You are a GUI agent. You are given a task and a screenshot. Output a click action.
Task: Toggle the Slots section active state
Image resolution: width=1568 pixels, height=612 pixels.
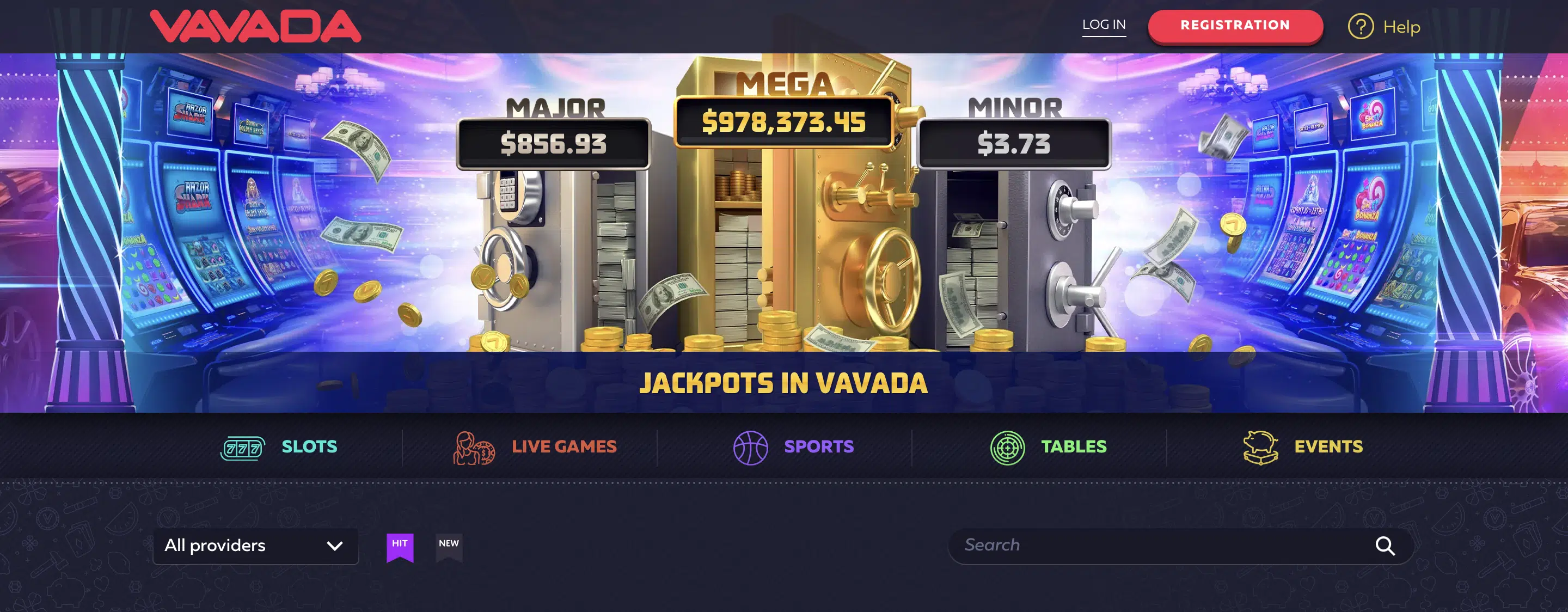(x=309, y=446)
